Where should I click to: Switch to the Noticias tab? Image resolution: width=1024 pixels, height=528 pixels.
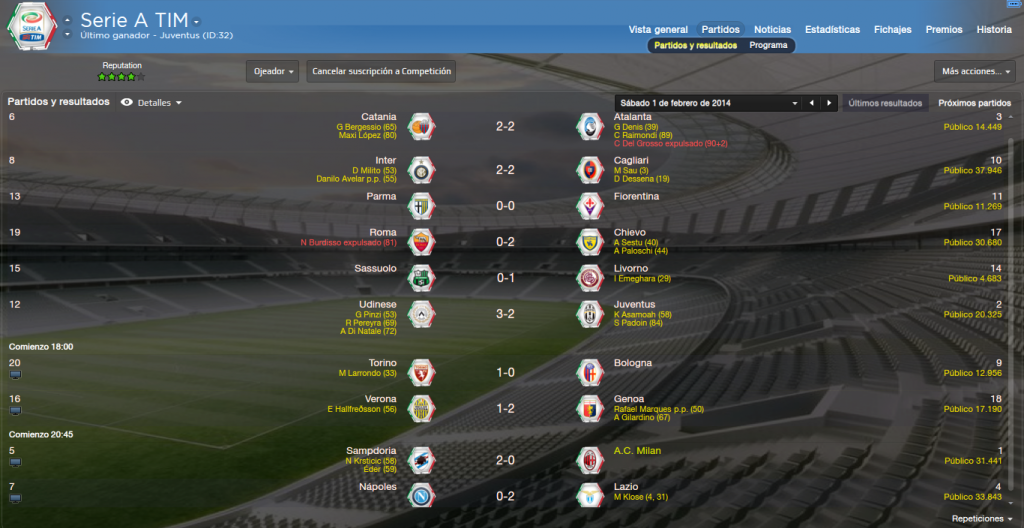[772, 30]
